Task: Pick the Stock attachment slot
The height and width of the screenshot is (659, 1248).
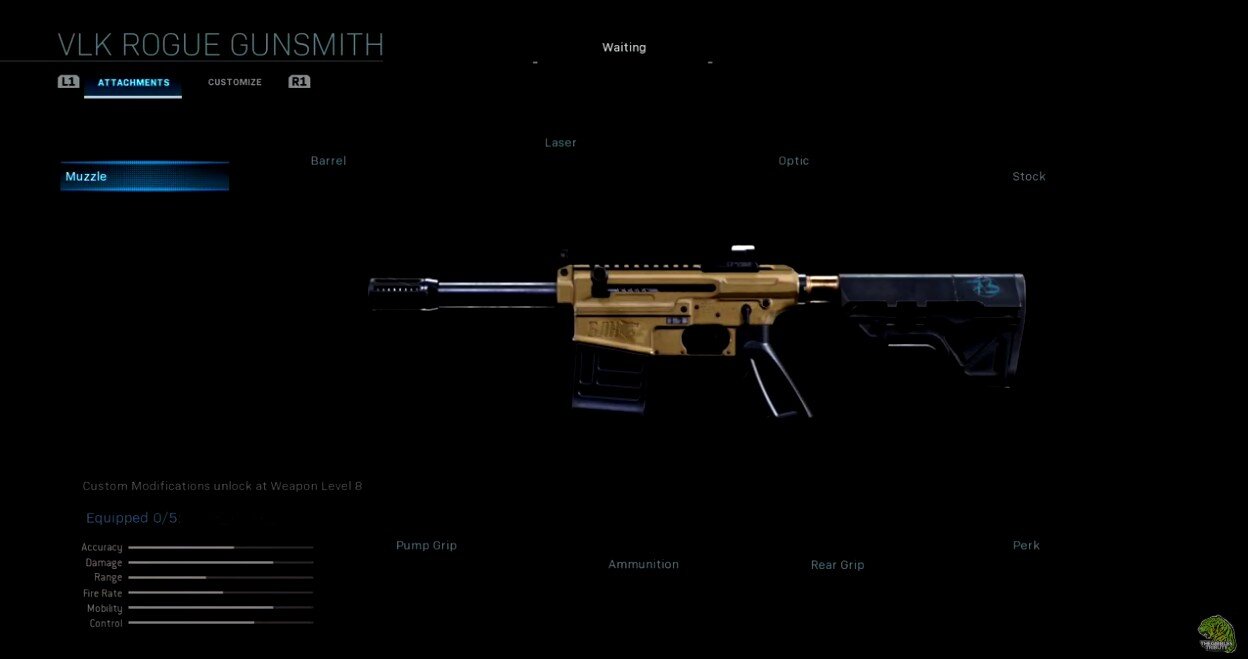Action: 1028,177
